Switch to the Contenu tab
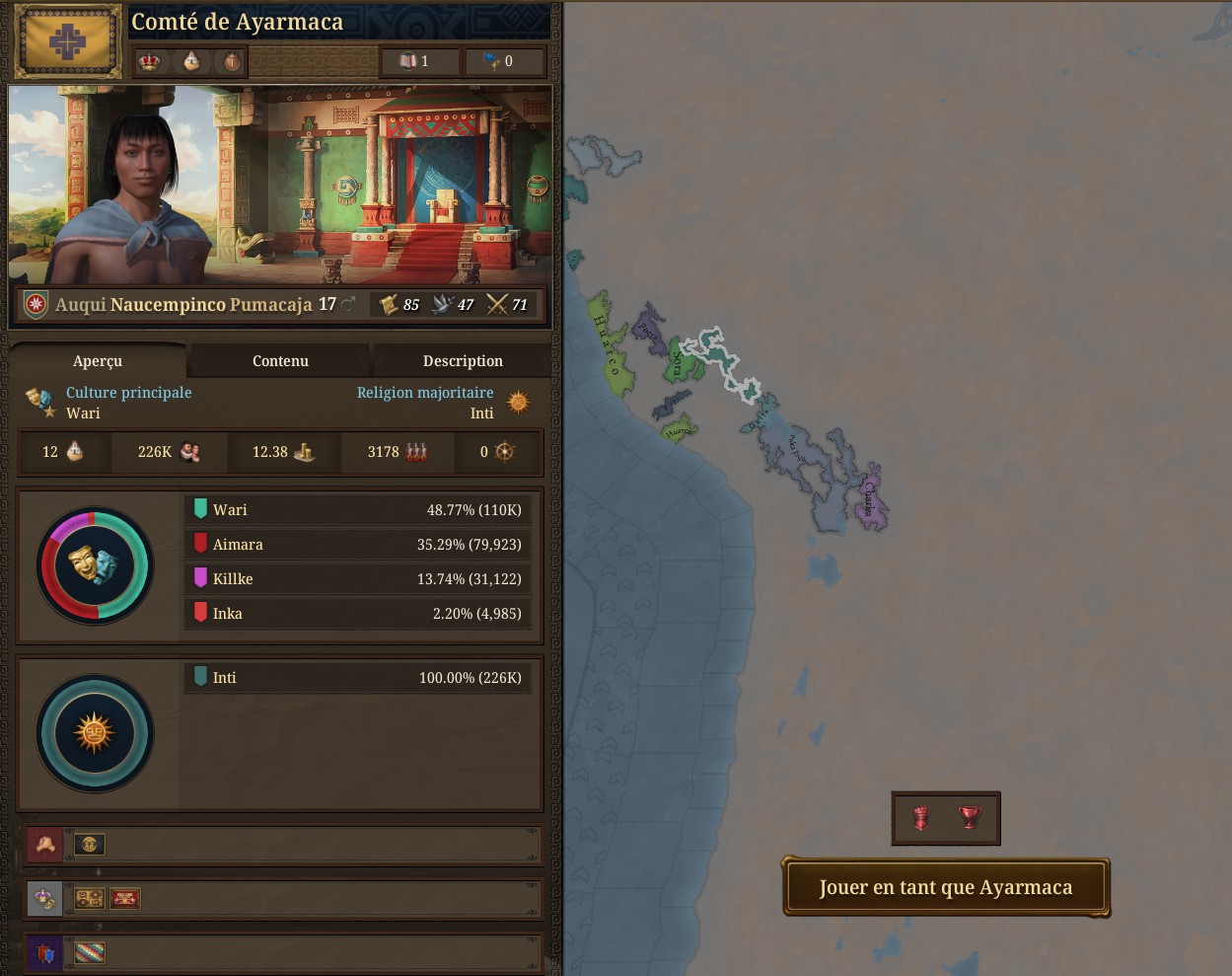 coord(280,361)
